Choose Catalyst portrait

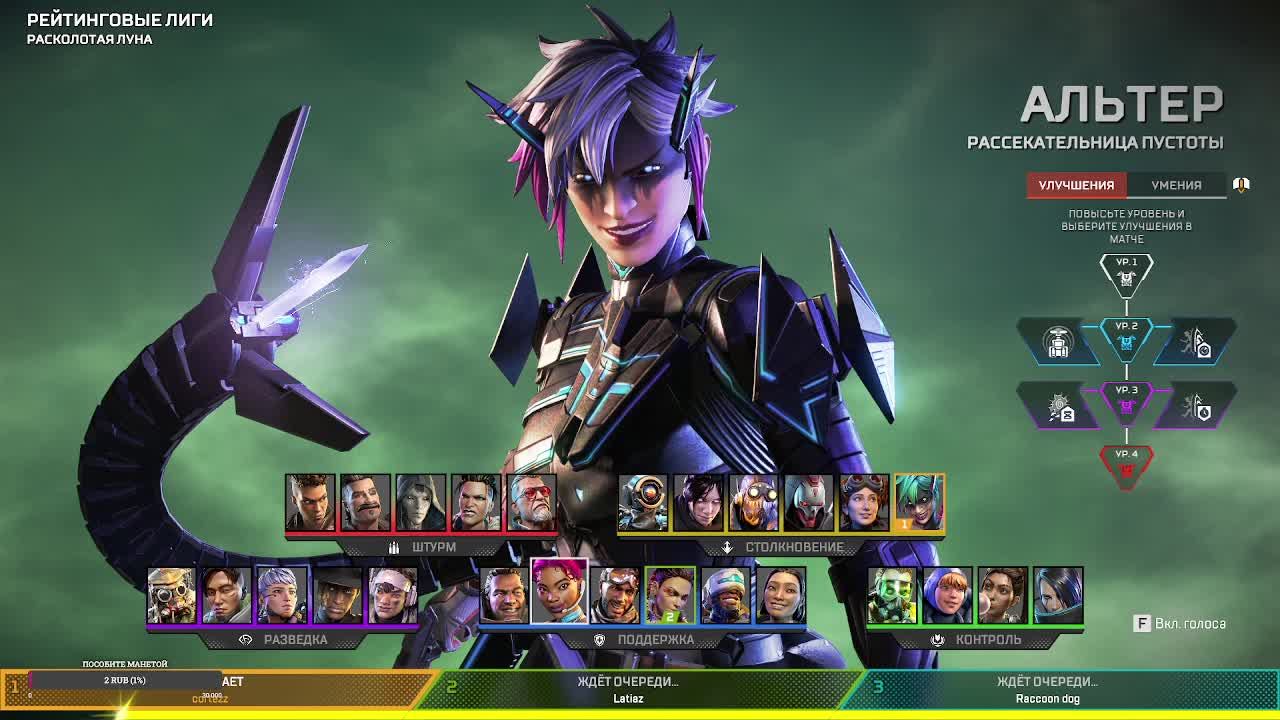click(1058, 595)
